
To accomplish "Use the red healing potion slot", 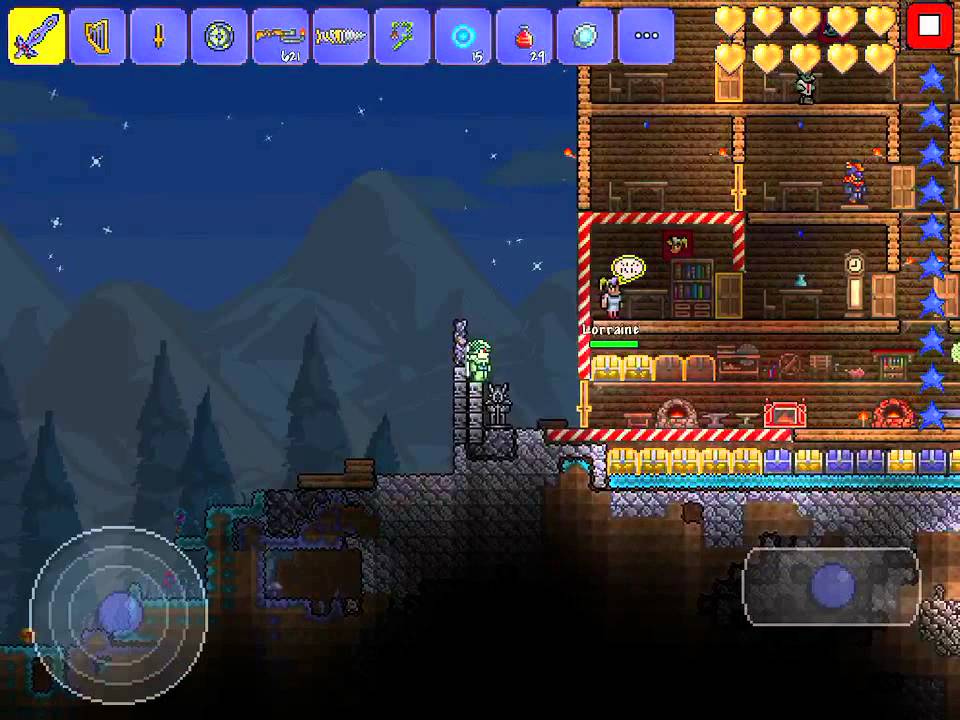I will click(524, 36).
